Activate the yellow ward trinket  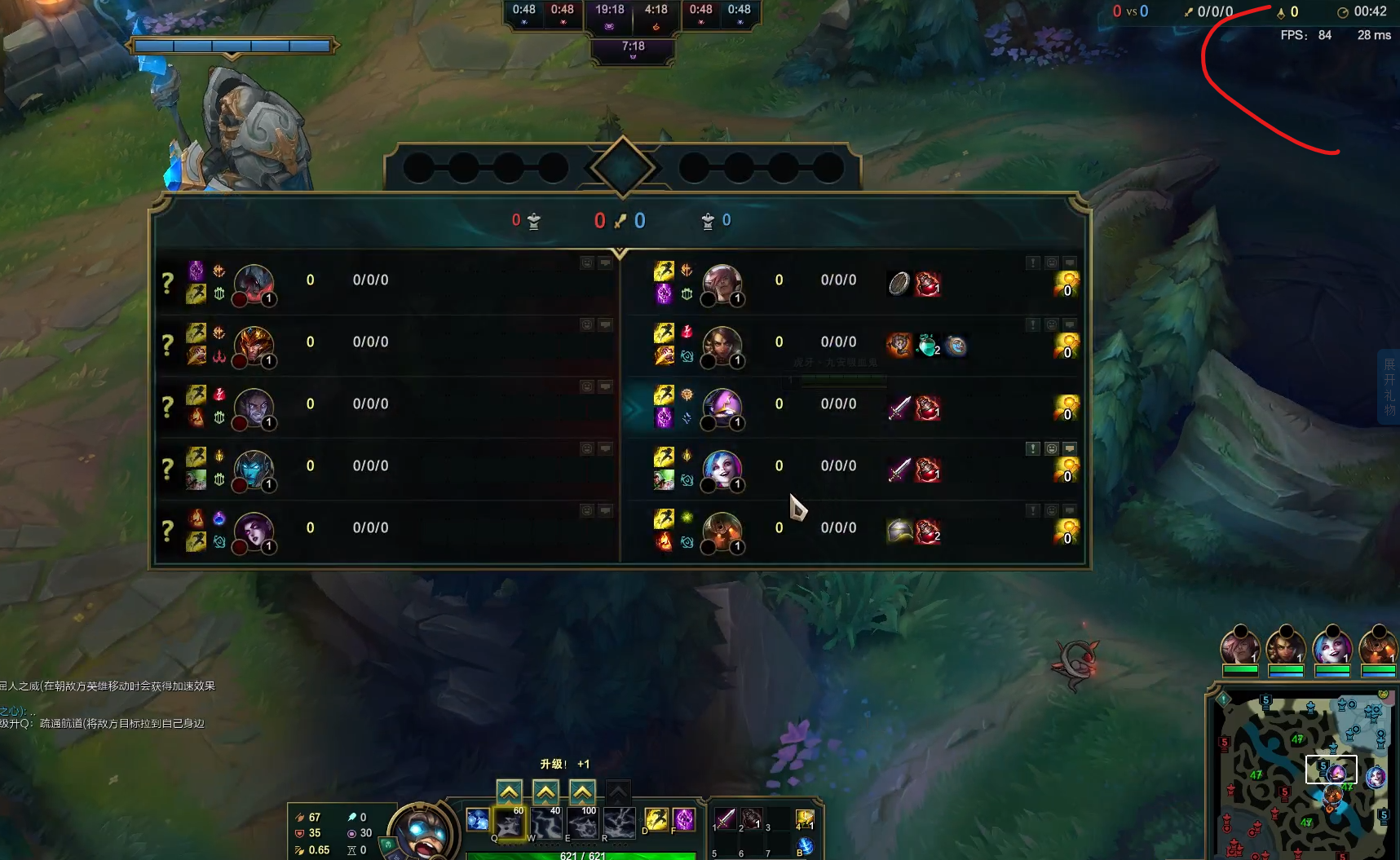(x=804, y=819)
